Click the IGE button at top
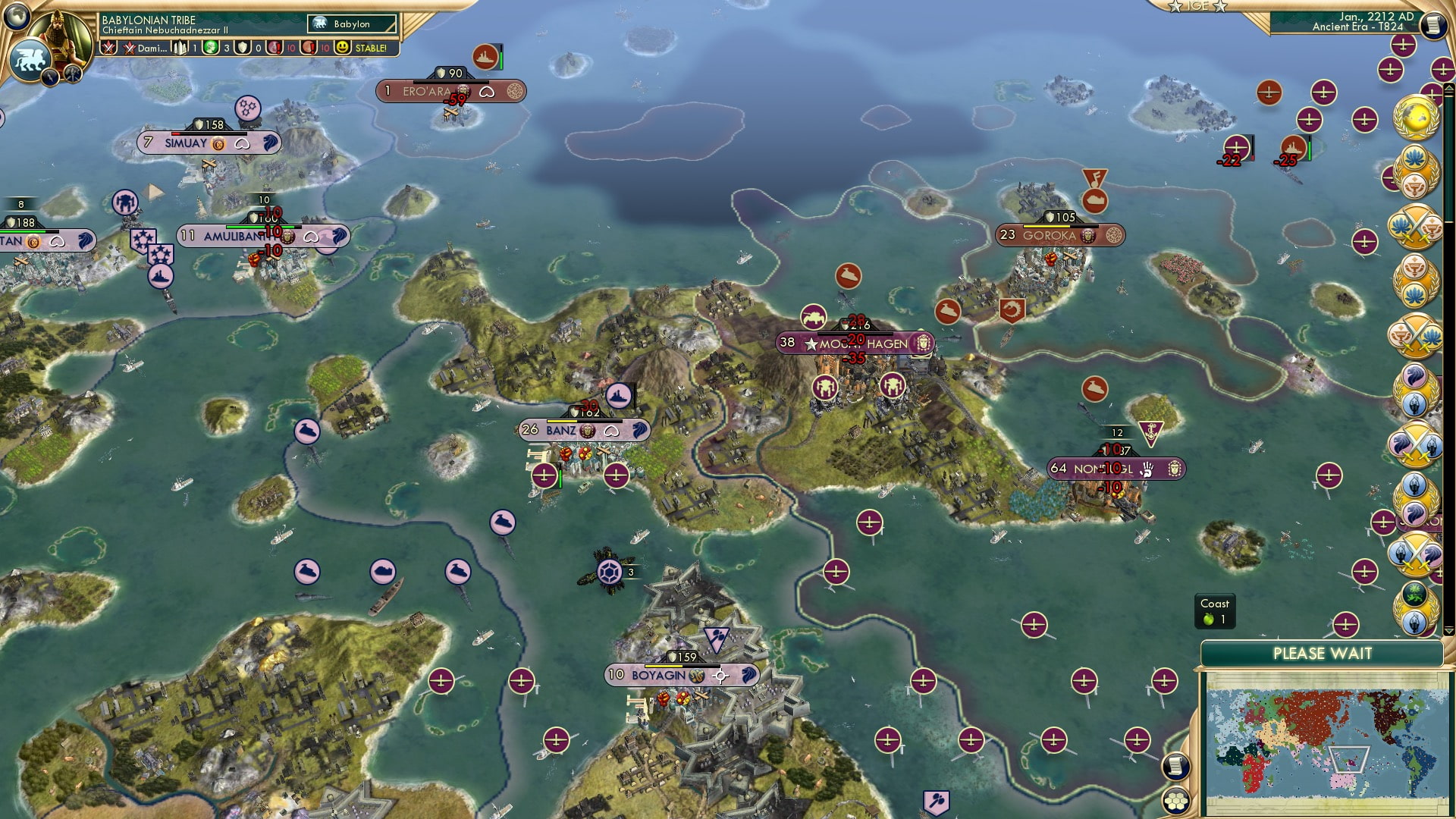The image size is (1456, 819). (x=1197, y=6)
